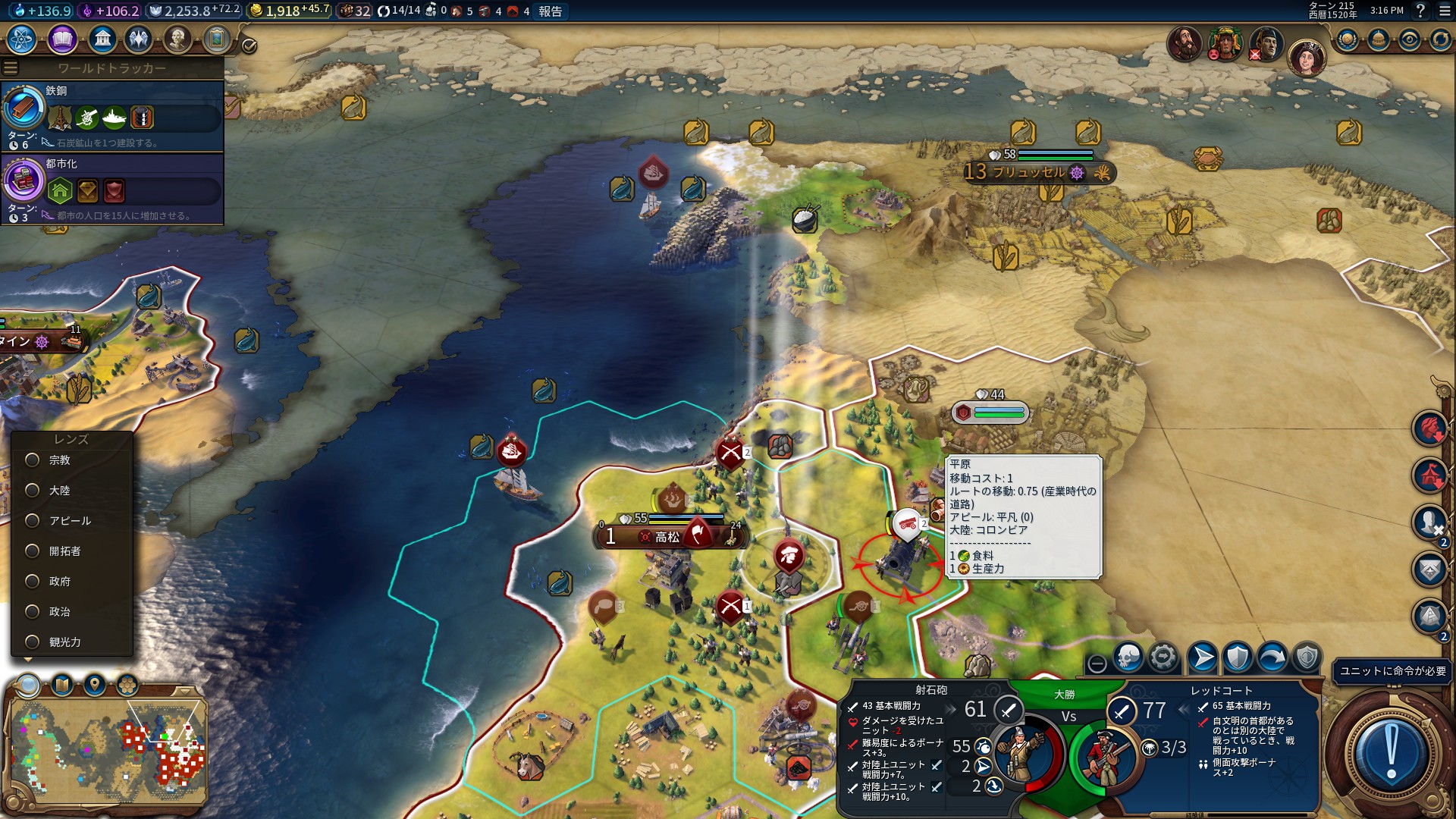Open the great people portrait button
The image size is (1456, 819).
coord(177,39)
